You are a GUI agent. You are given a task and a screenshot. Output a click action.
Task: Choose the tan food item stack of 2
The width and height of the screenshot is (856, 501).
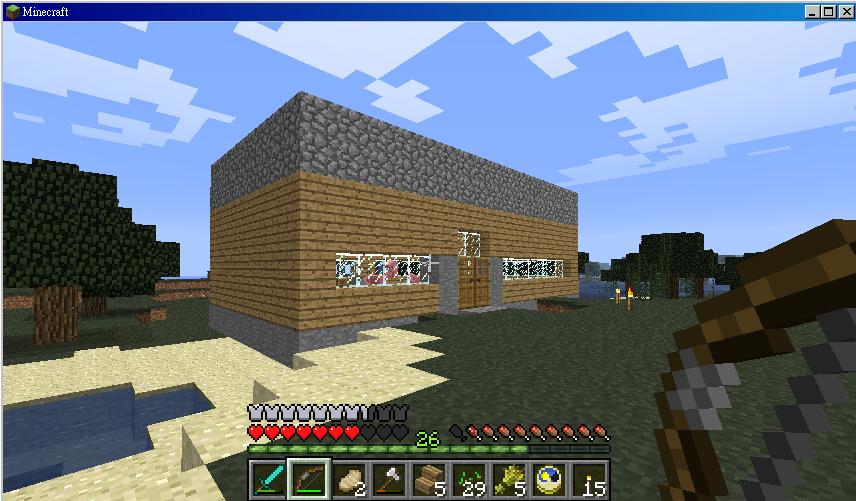pyautogui.click(x=348, y=481)
